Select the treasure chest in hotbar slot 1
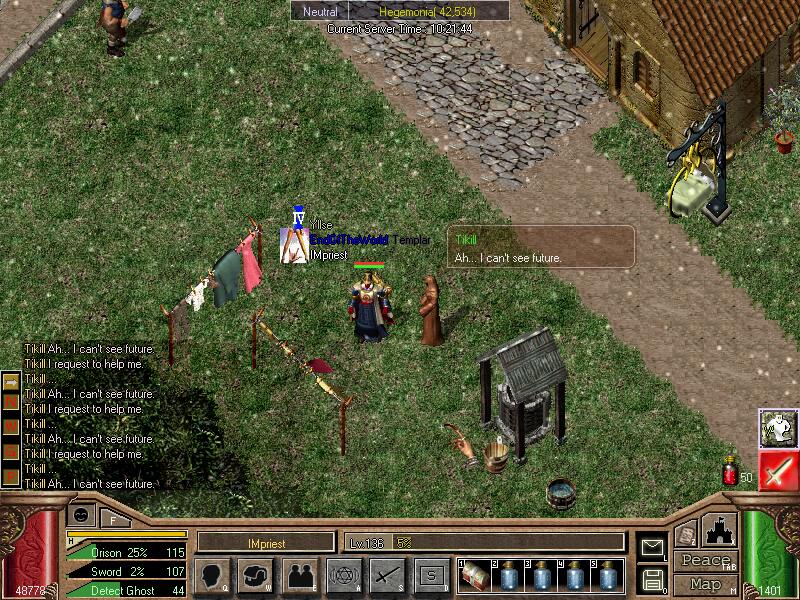This screenshot has width=800, height=600. 475,576
